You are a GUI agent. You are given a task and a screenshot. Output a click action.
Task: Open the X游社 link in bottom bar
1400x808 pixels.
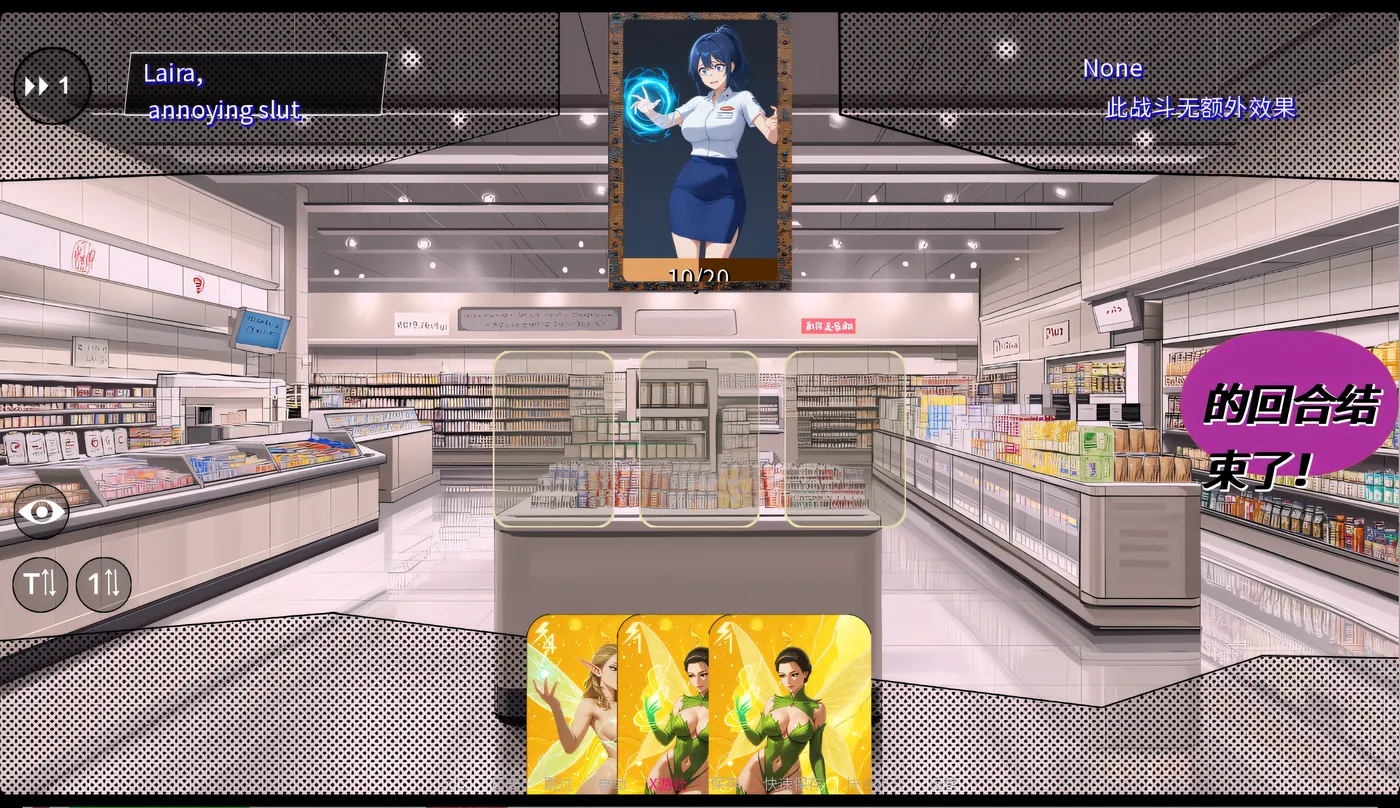(x=667, y=783)
